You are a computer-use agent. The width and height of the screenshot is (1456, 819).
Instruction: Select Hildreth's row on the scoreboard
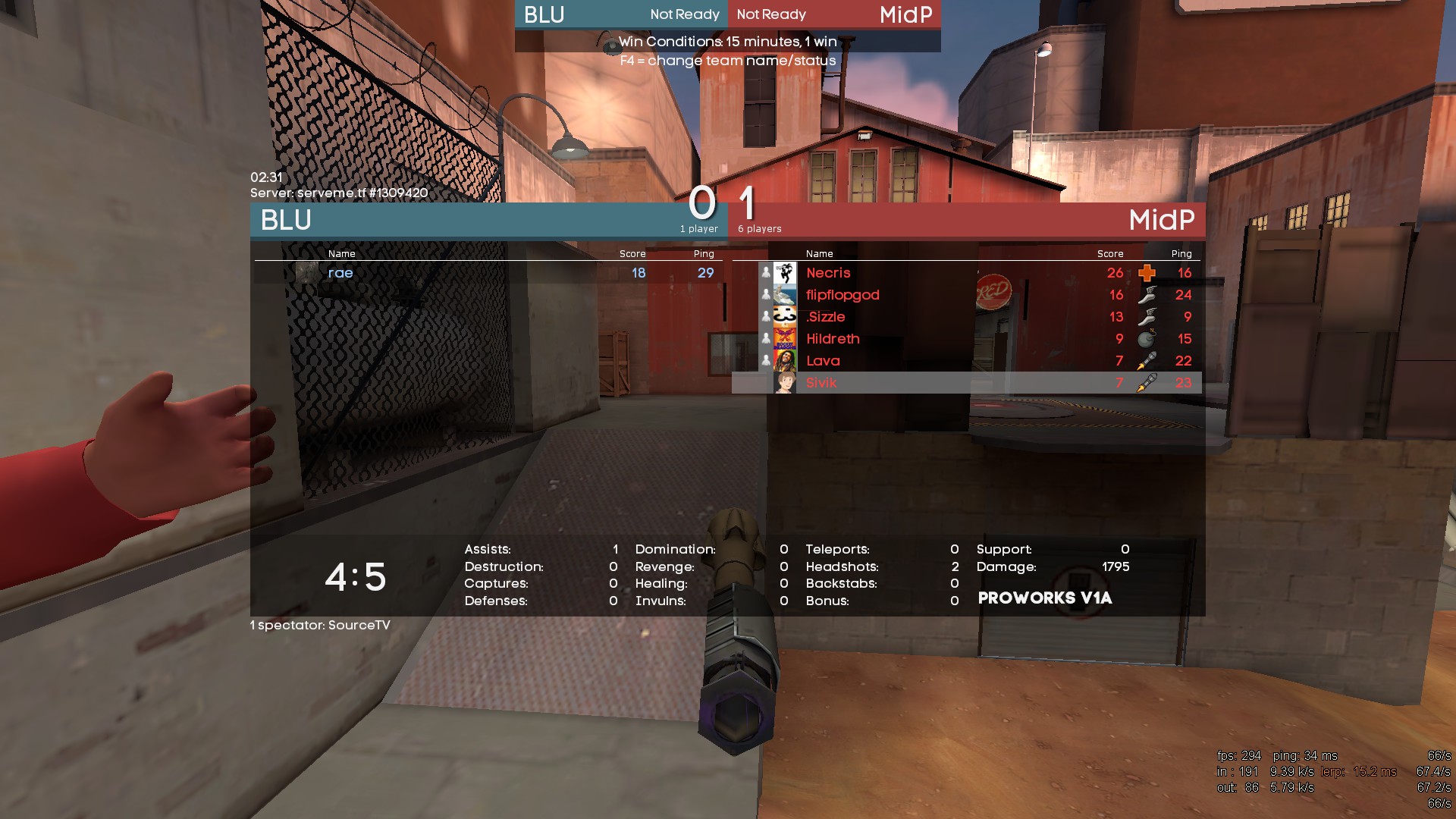pyautogui.click(x=833, y=339)
